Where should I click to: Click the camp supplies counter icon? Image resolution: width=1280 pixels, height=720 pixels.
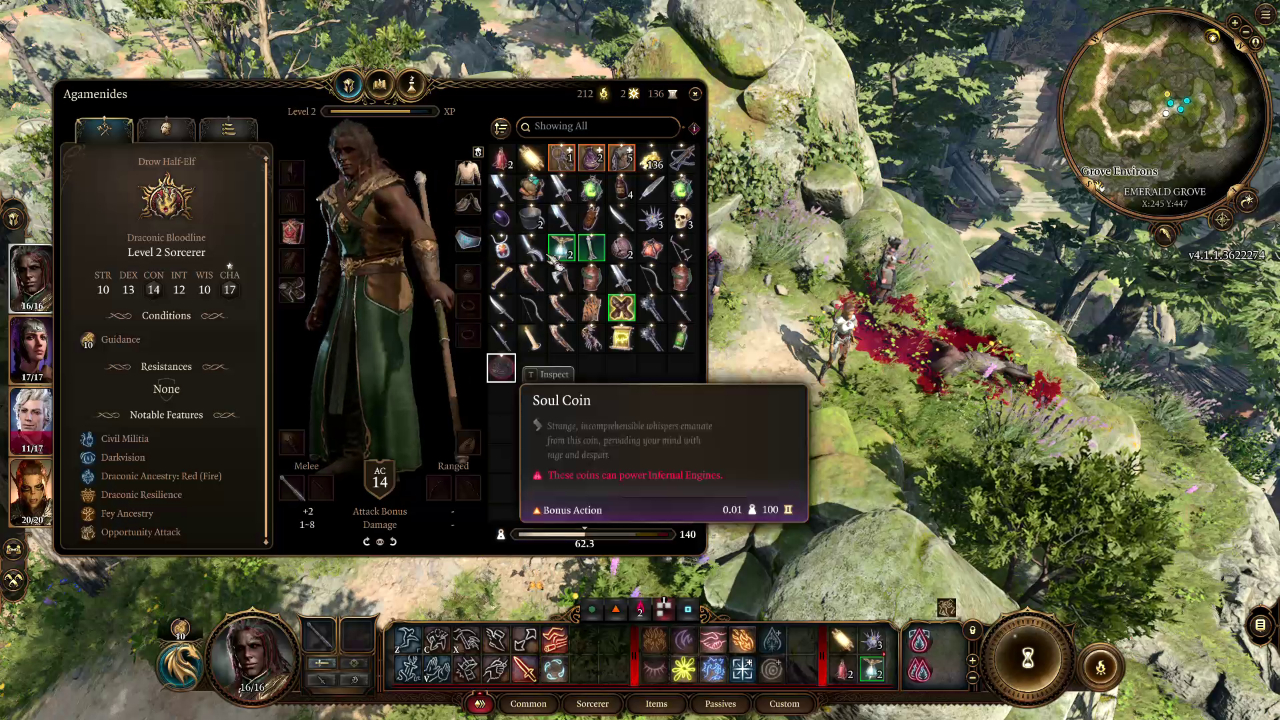tap(602, 93)
